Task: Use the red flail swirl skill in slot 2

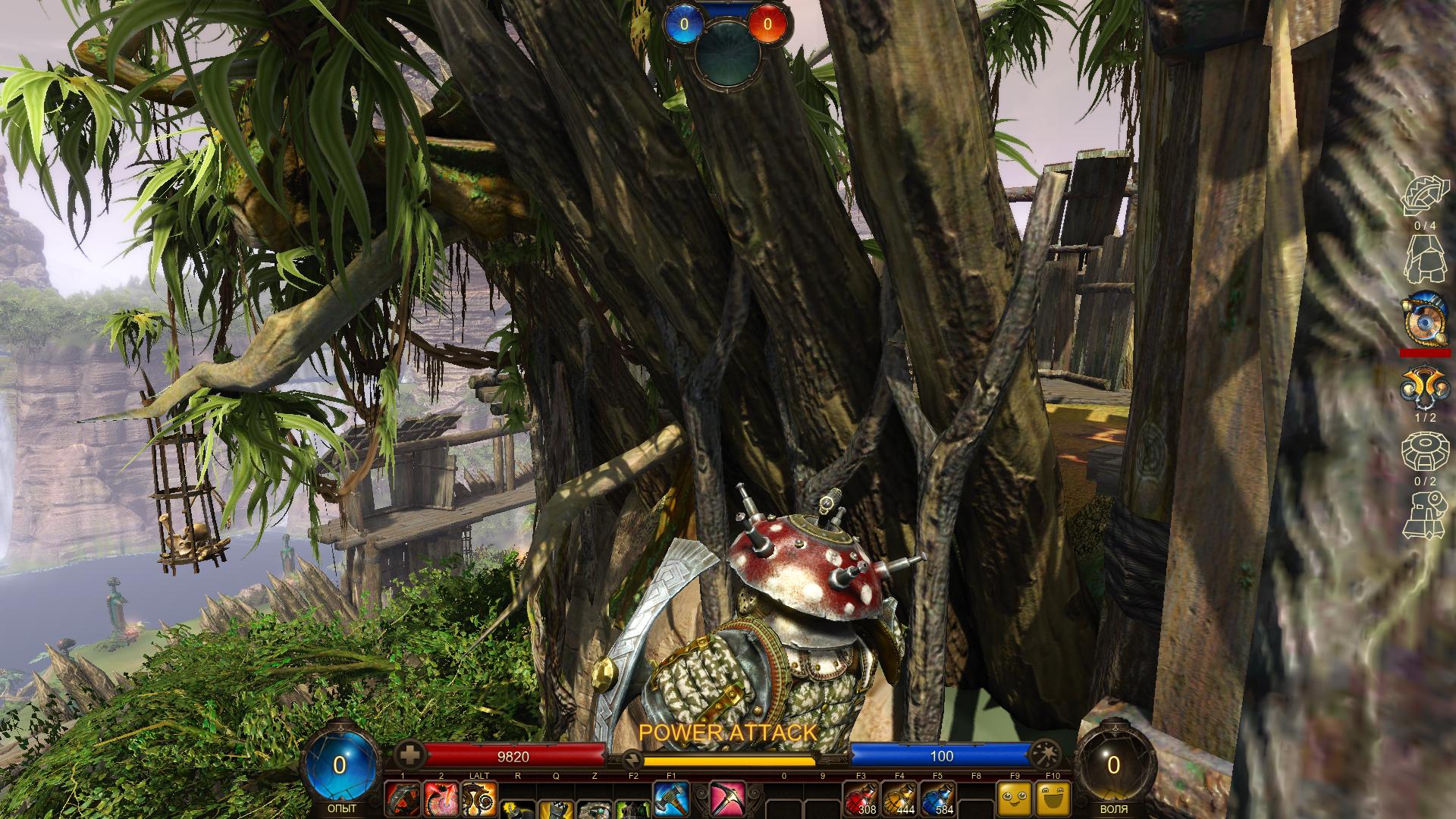Action: (x=441, y=799)
